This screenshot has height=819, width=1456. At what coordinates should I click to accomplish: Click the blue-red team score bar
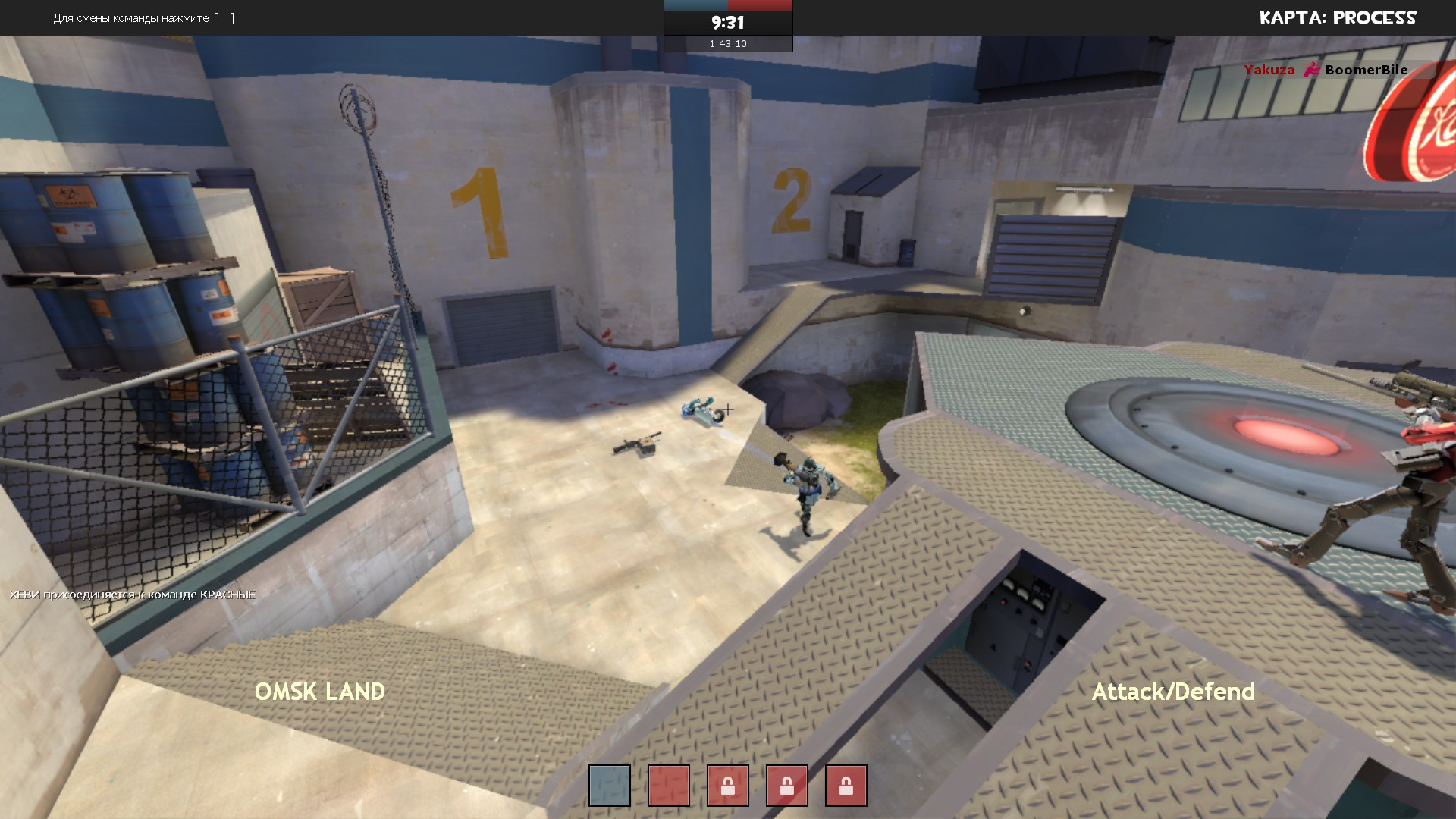click(726, 4)
